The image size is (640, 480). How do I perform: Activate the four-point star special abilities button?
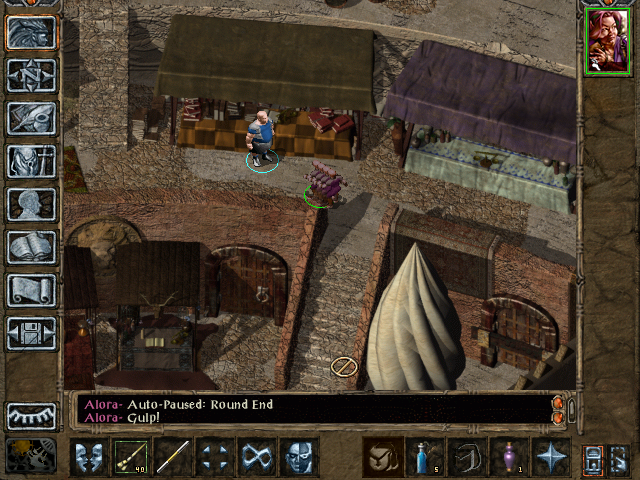[550, 457]
